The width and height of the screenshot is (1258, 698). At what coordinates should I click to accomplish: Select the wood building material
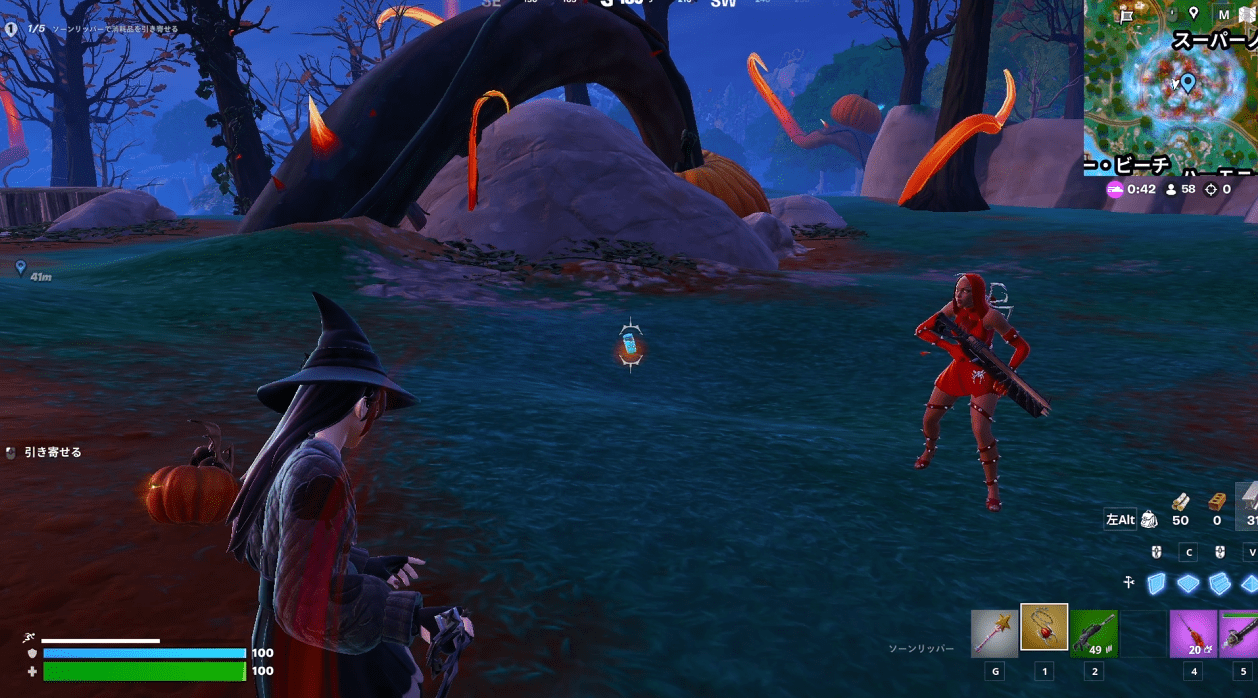1181,502
